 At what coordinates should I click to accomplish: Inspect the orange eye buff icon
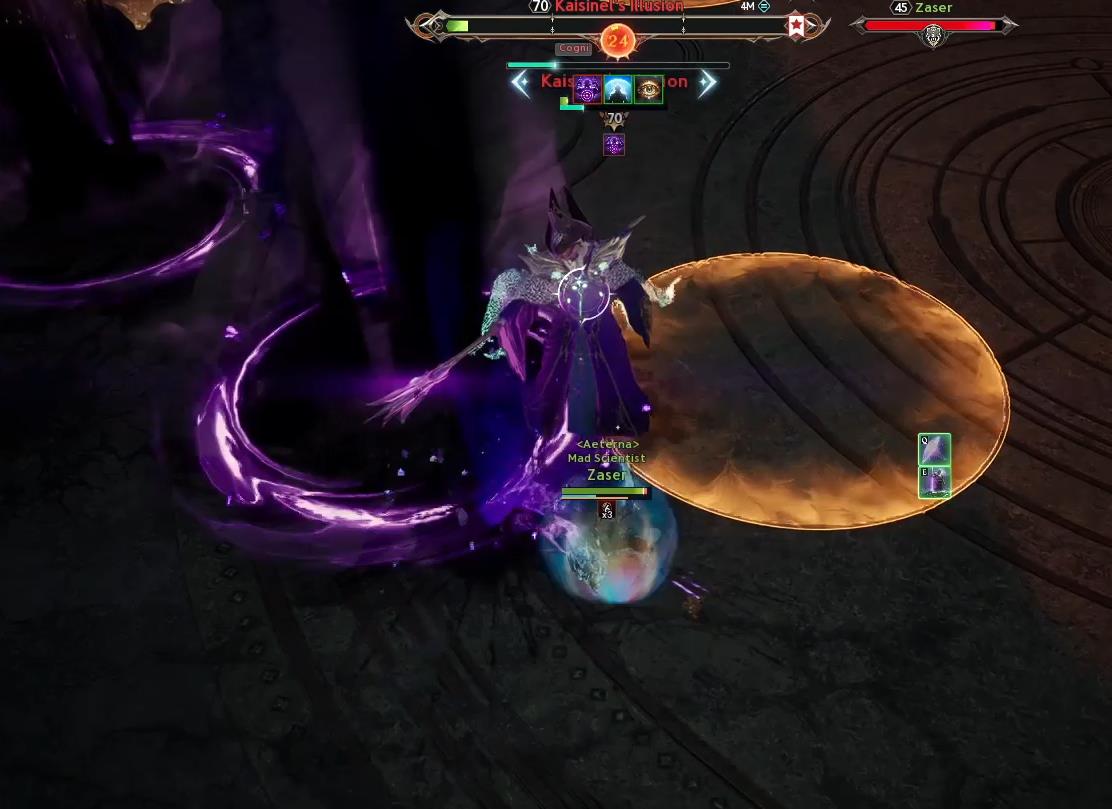point(648,90)
